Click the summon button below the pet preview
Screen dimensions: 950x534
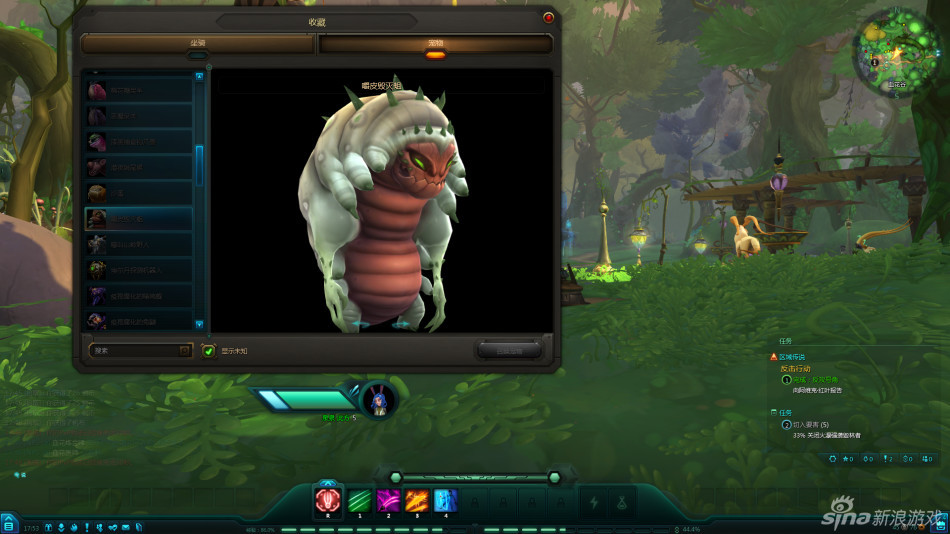(x=509, y=350)
